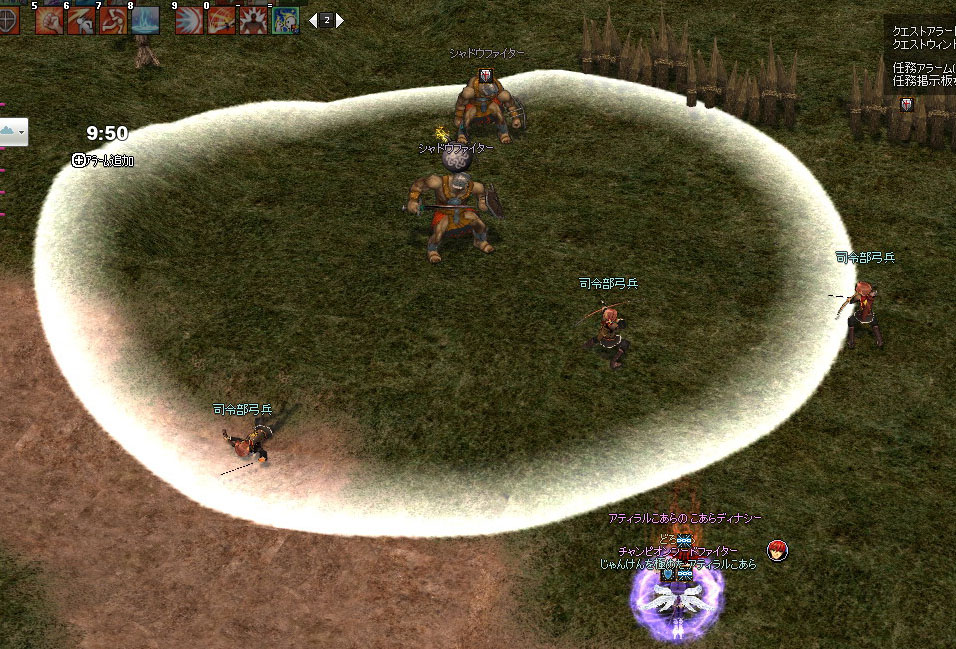Use the charging dash skill in slot 6
This screenshot has height=649, width=956.
tap(80, 20)
